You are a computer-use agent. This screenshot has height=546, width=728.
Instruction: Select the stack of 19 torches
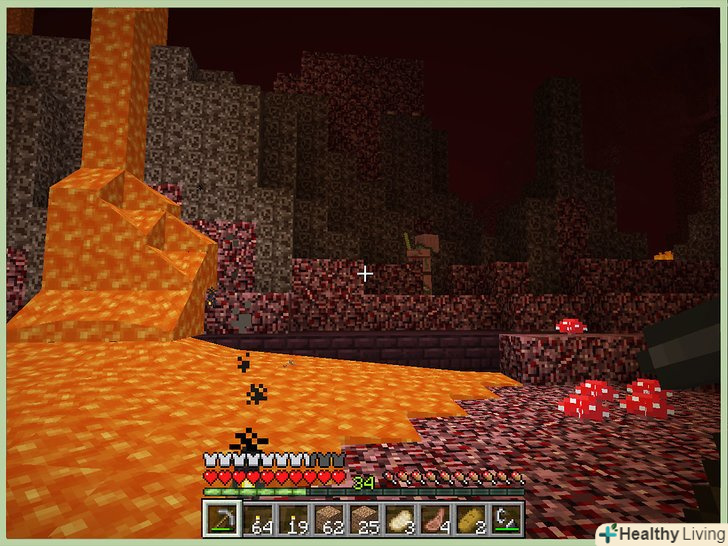pos(293,518)
